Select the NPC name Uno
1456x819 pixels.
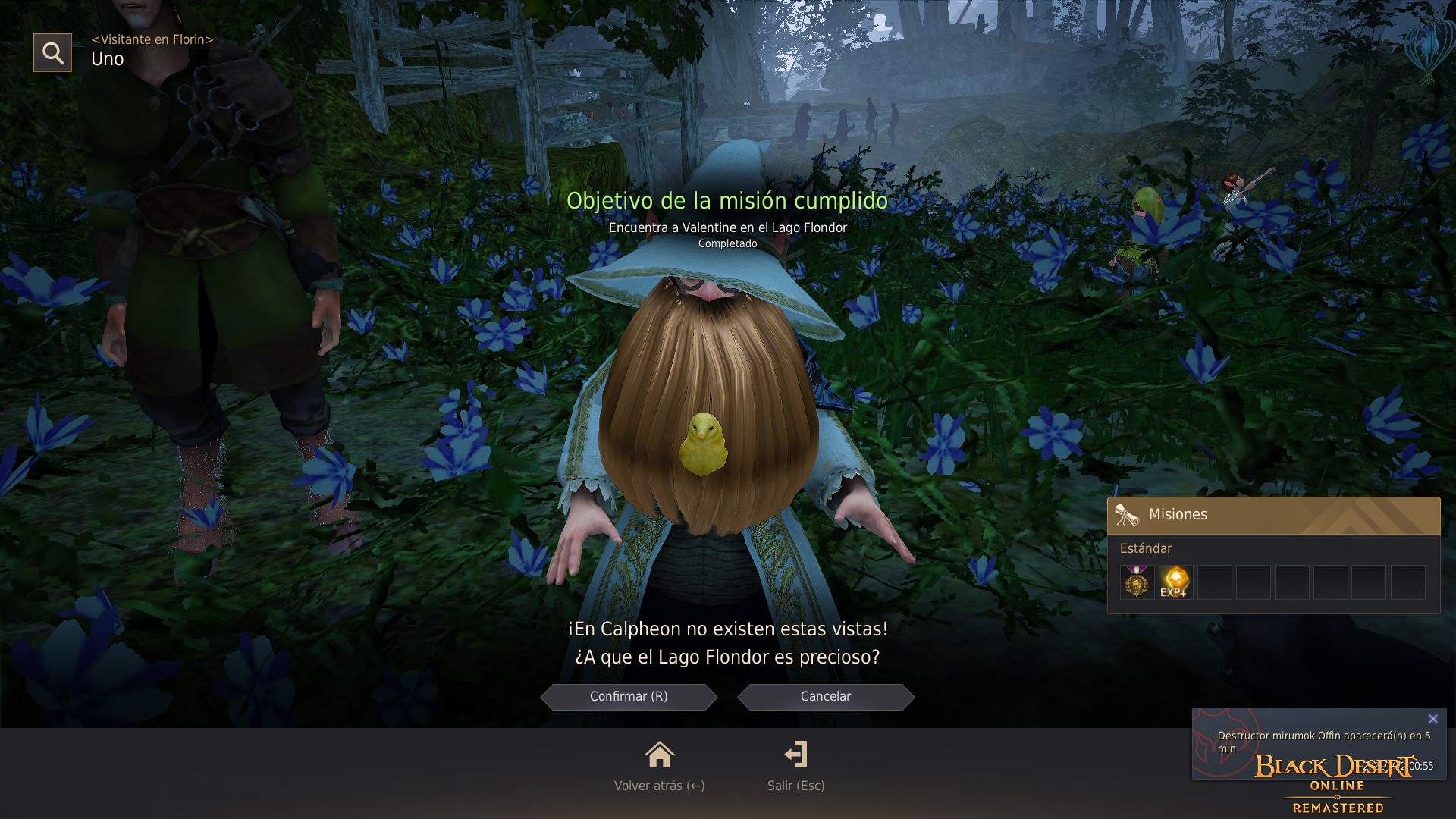pos(107,59)
